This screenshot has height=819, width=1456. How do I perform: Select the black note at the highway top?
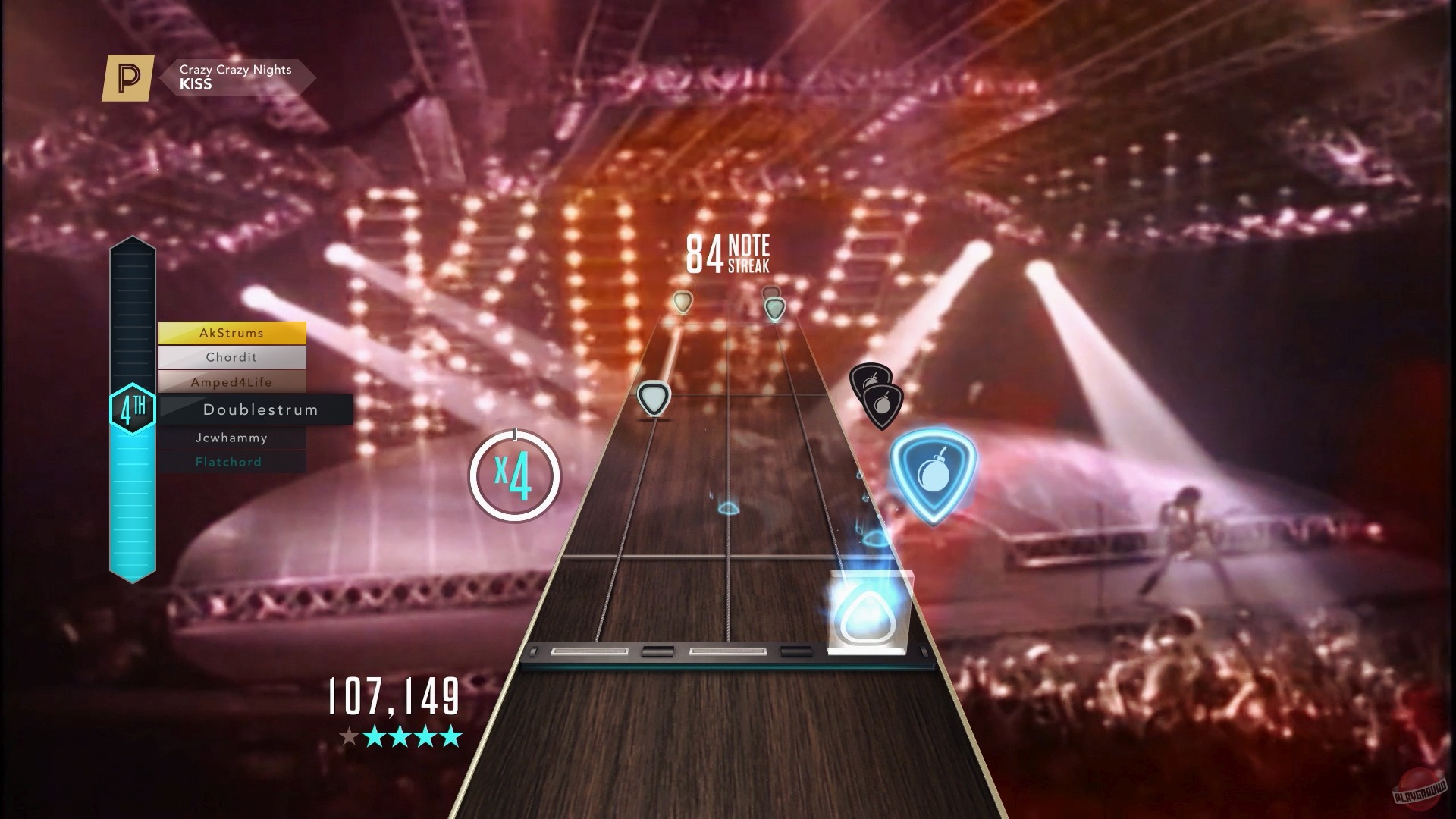[x=772, y=292]
